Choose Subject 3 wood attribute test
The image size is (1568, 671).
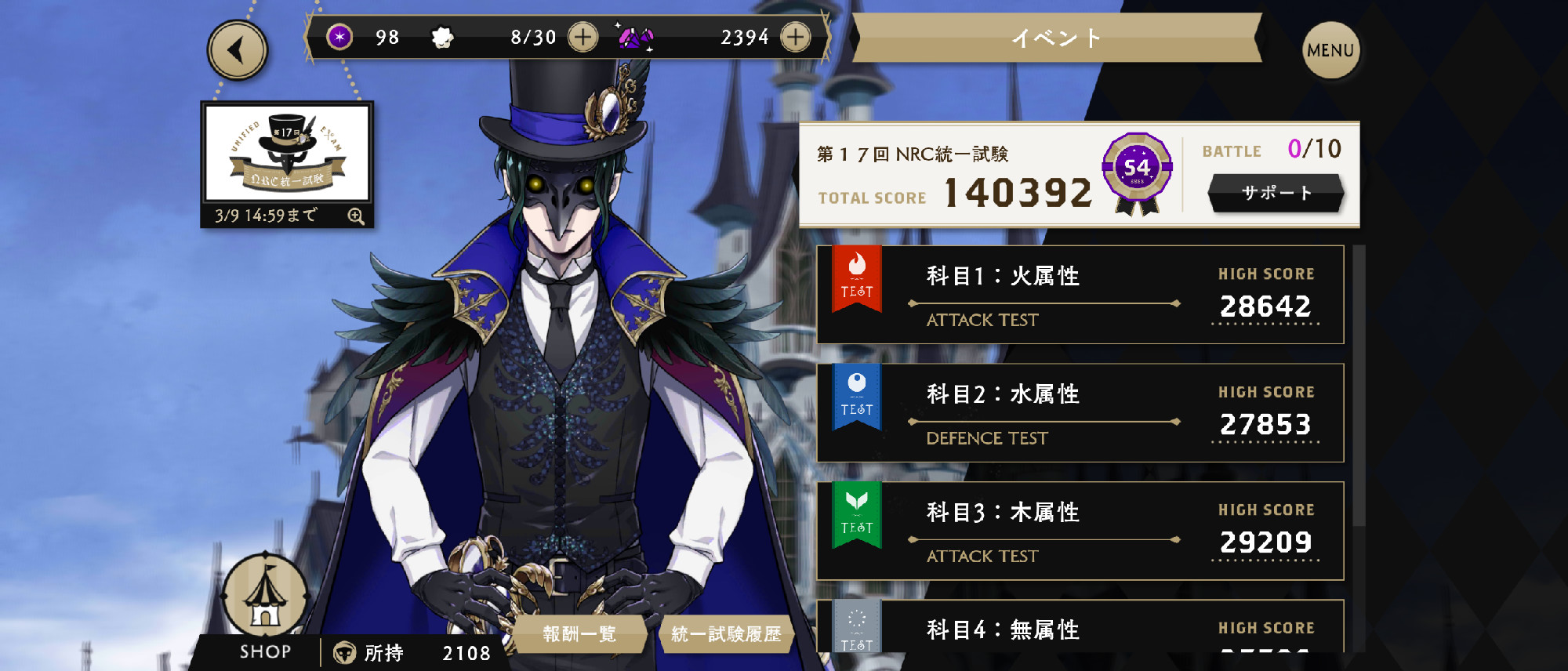coord(1080,531)
